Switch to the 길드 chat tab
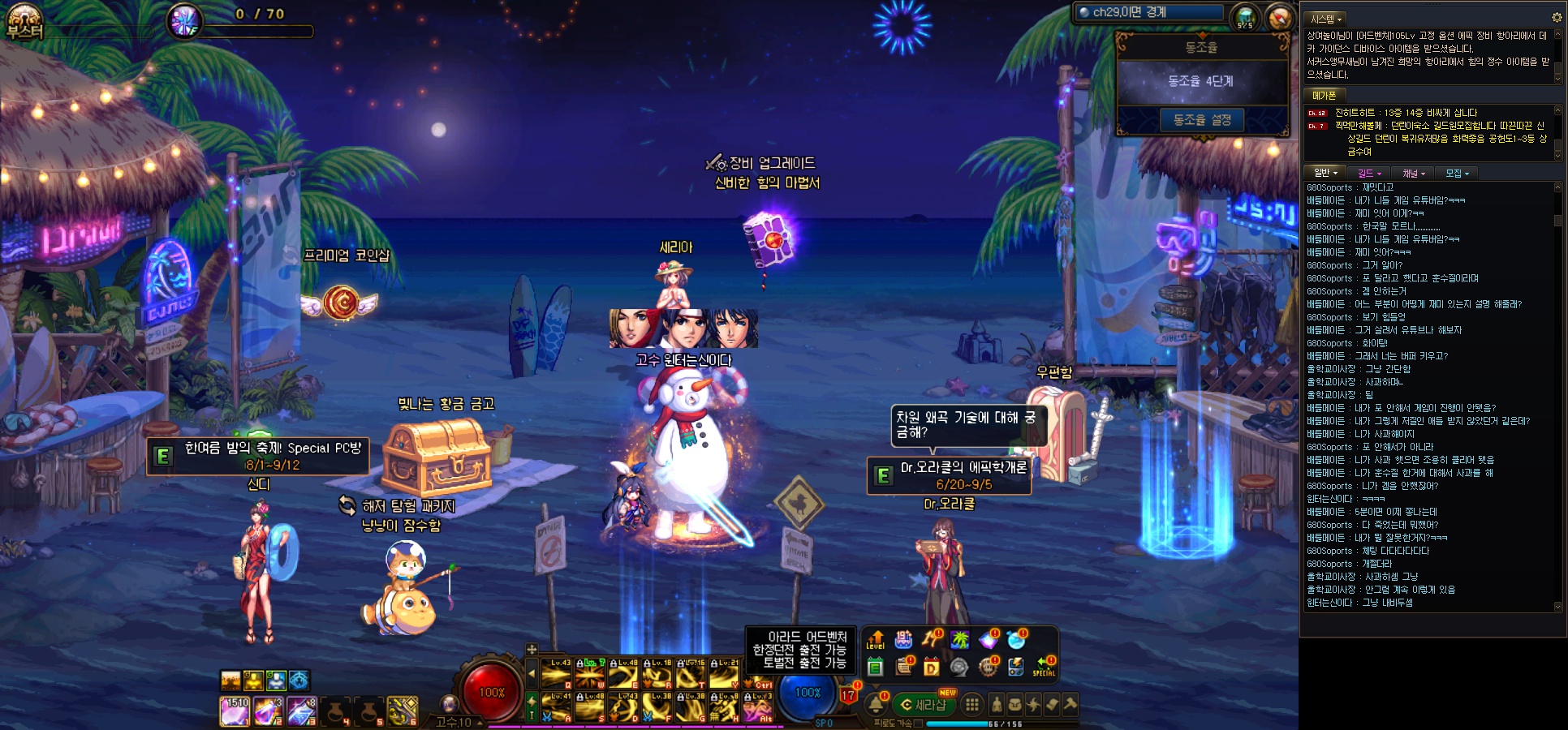Viewport: 1568px width, 730px height. tap(1369, 173)
